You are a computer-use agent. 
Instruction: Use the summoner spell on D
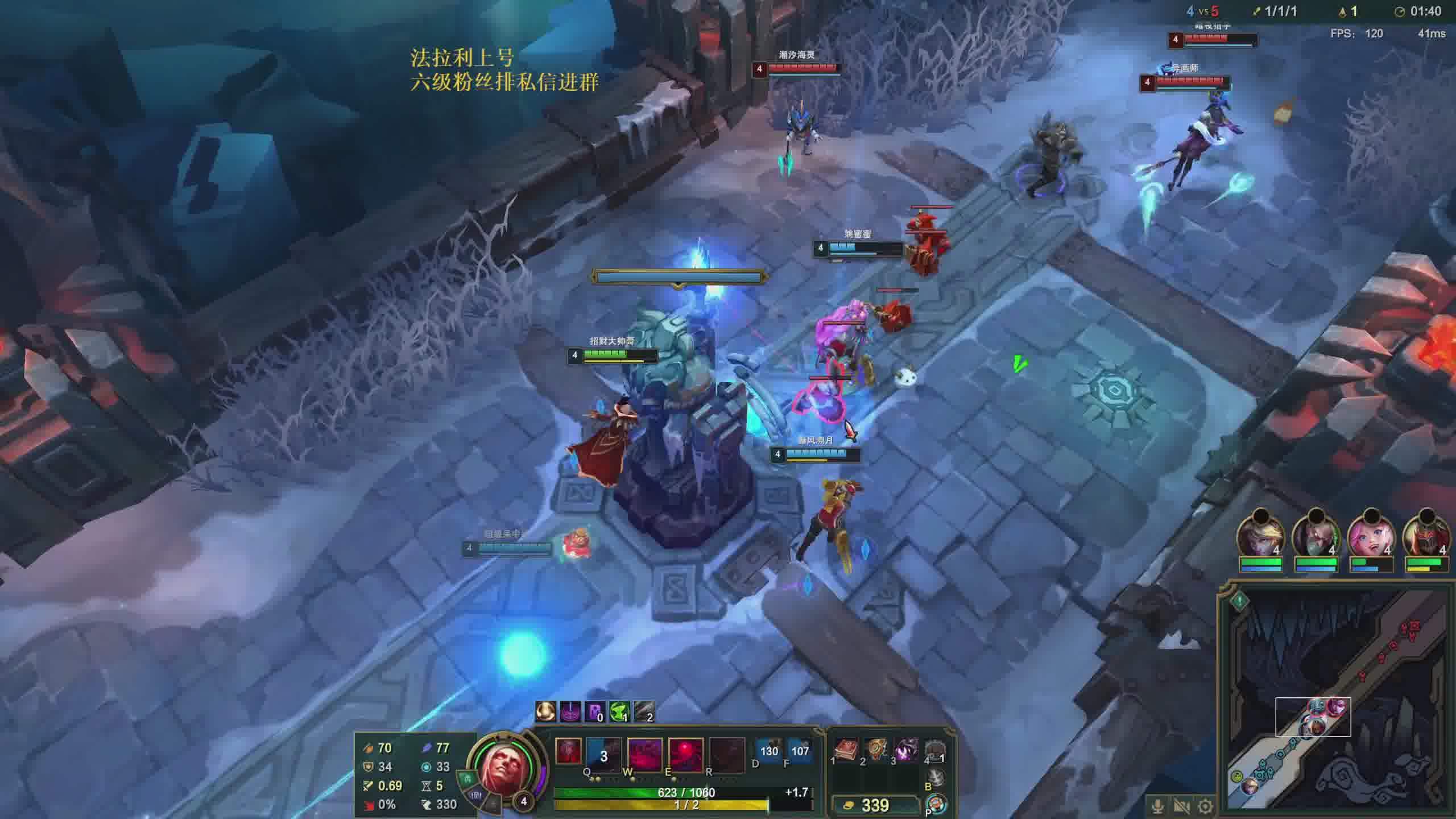click(x=768, y=751)
